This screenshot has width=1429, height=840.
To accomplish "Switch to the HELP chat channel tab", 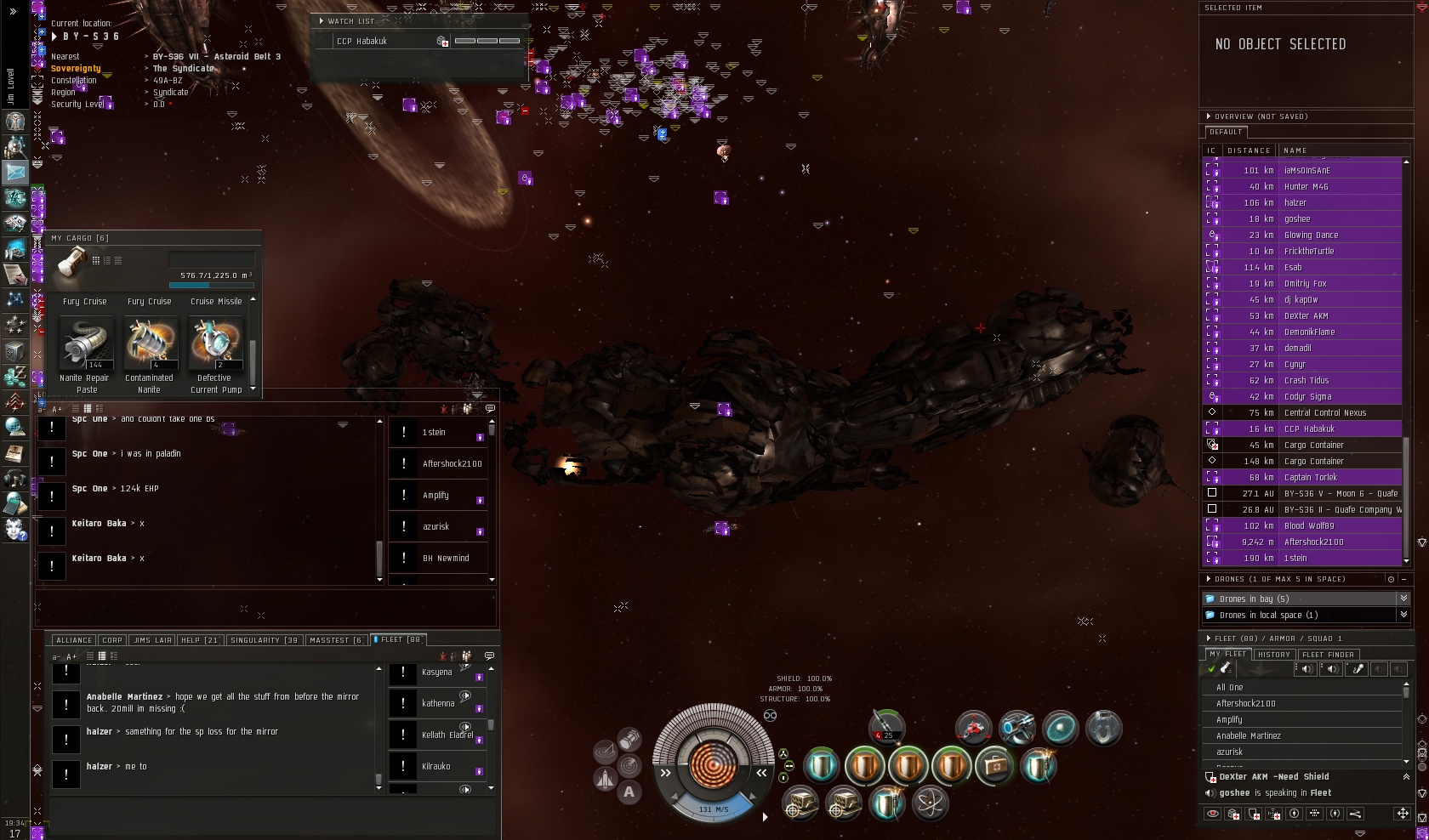I will pyautogui.click(x=201, y=640).
